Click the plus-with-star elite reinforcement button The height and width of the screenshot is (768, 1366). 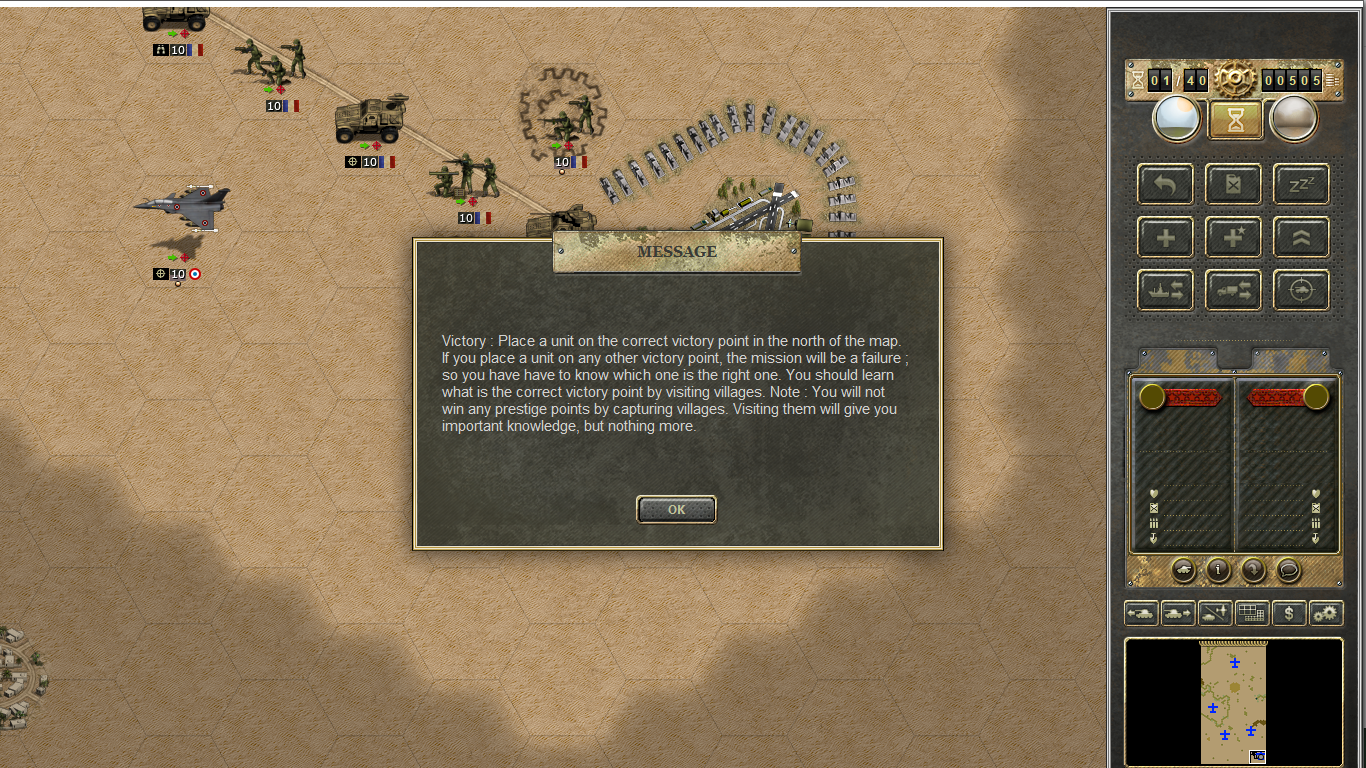[x=1233, y=237]
